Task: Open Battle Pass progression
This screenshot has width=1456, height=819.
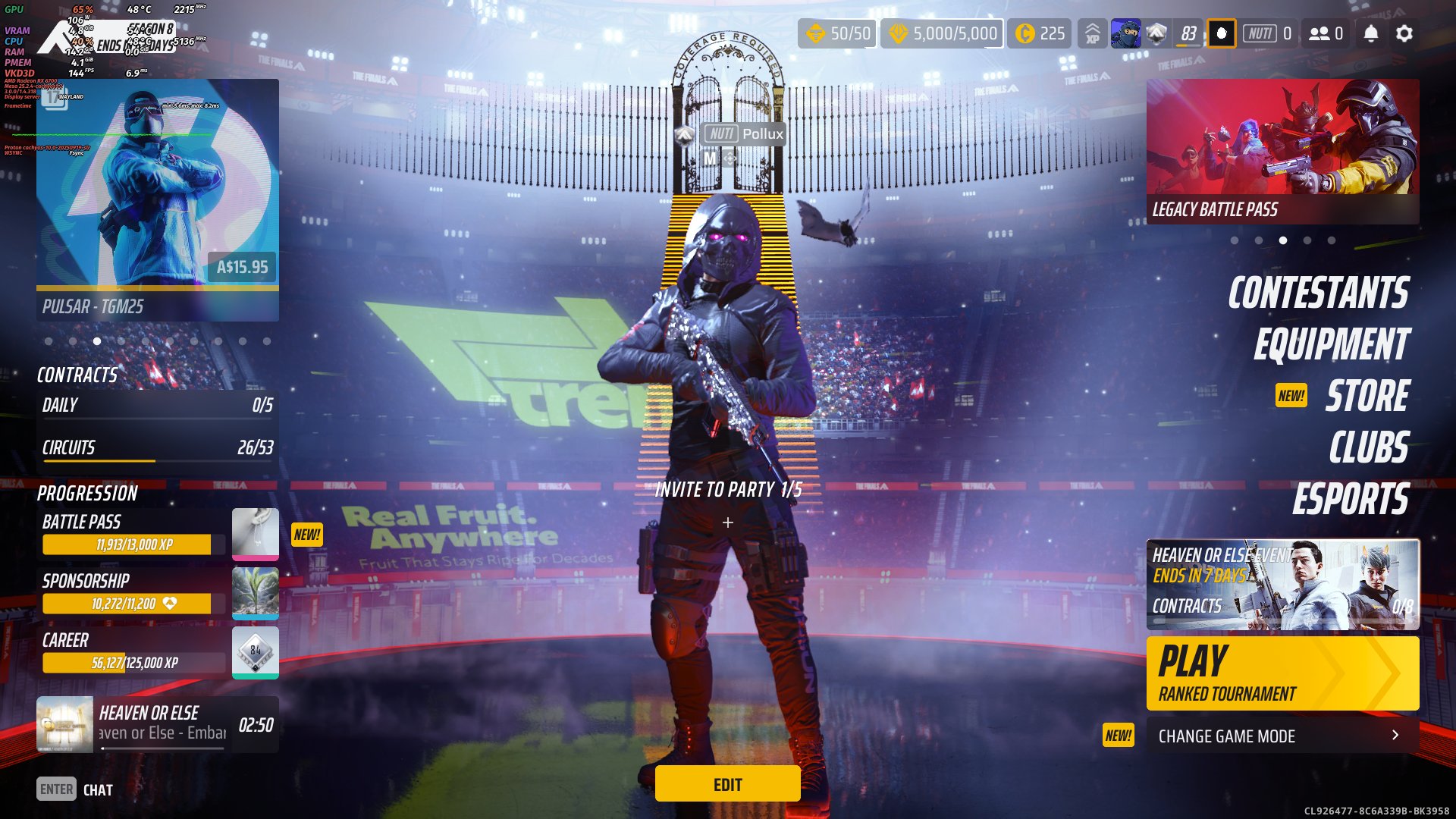Action: [133, 534]
